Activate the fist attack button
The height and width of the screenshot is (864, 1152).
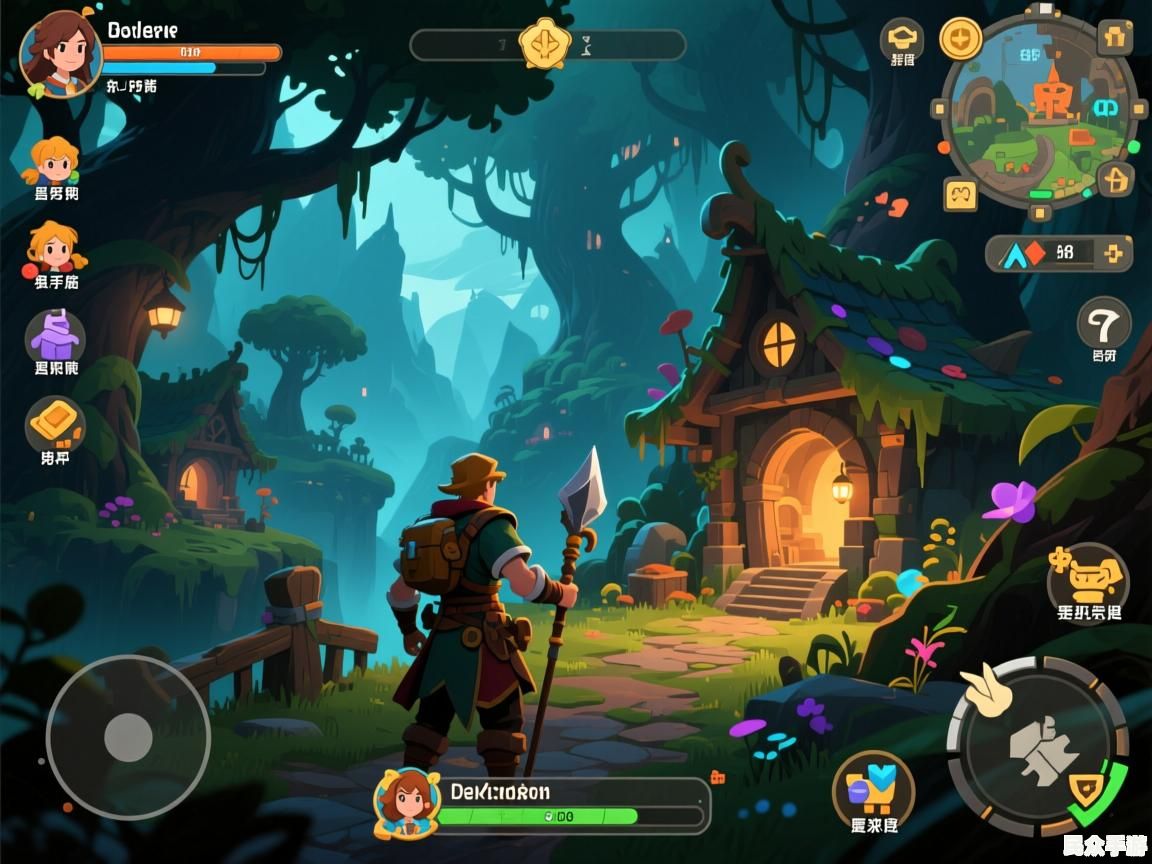click(1038, 745)
